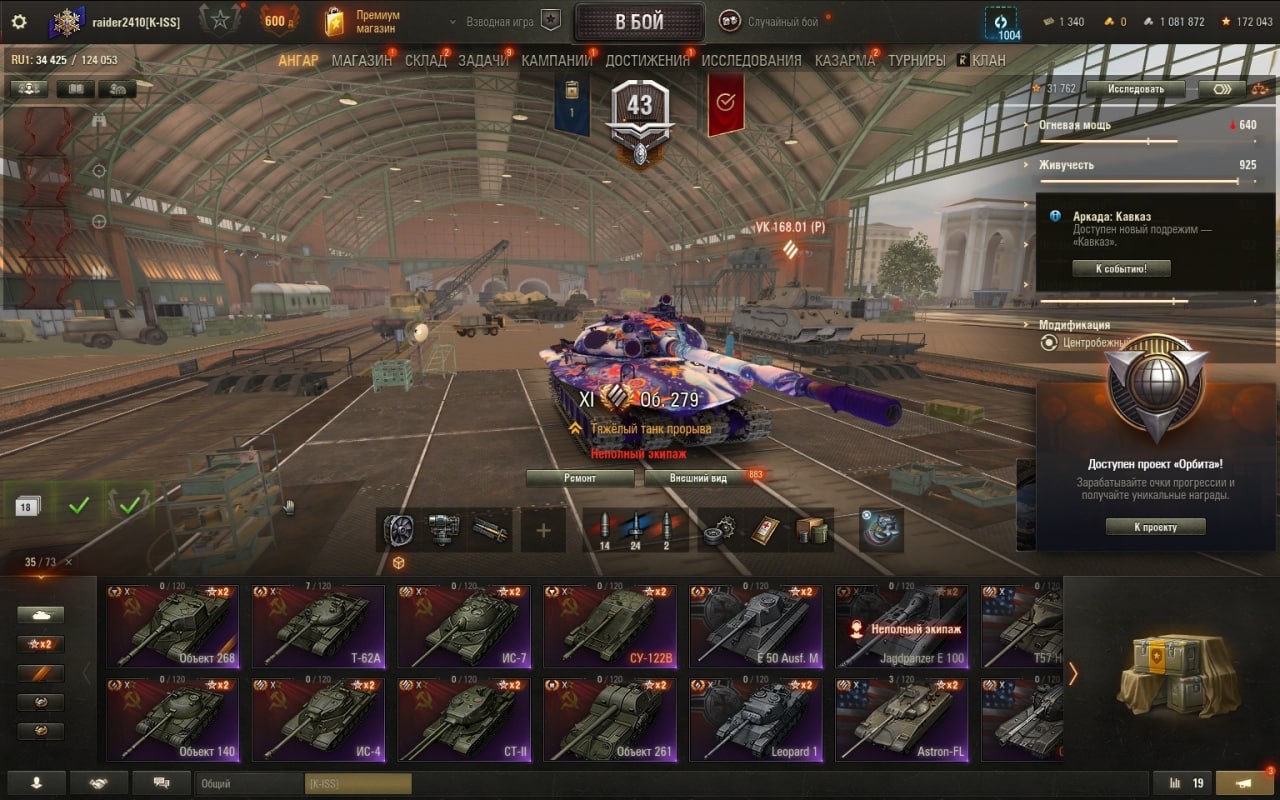Open the settings gear menu
This screenshot has width=1280, height=800.
[x=18, y=21]
